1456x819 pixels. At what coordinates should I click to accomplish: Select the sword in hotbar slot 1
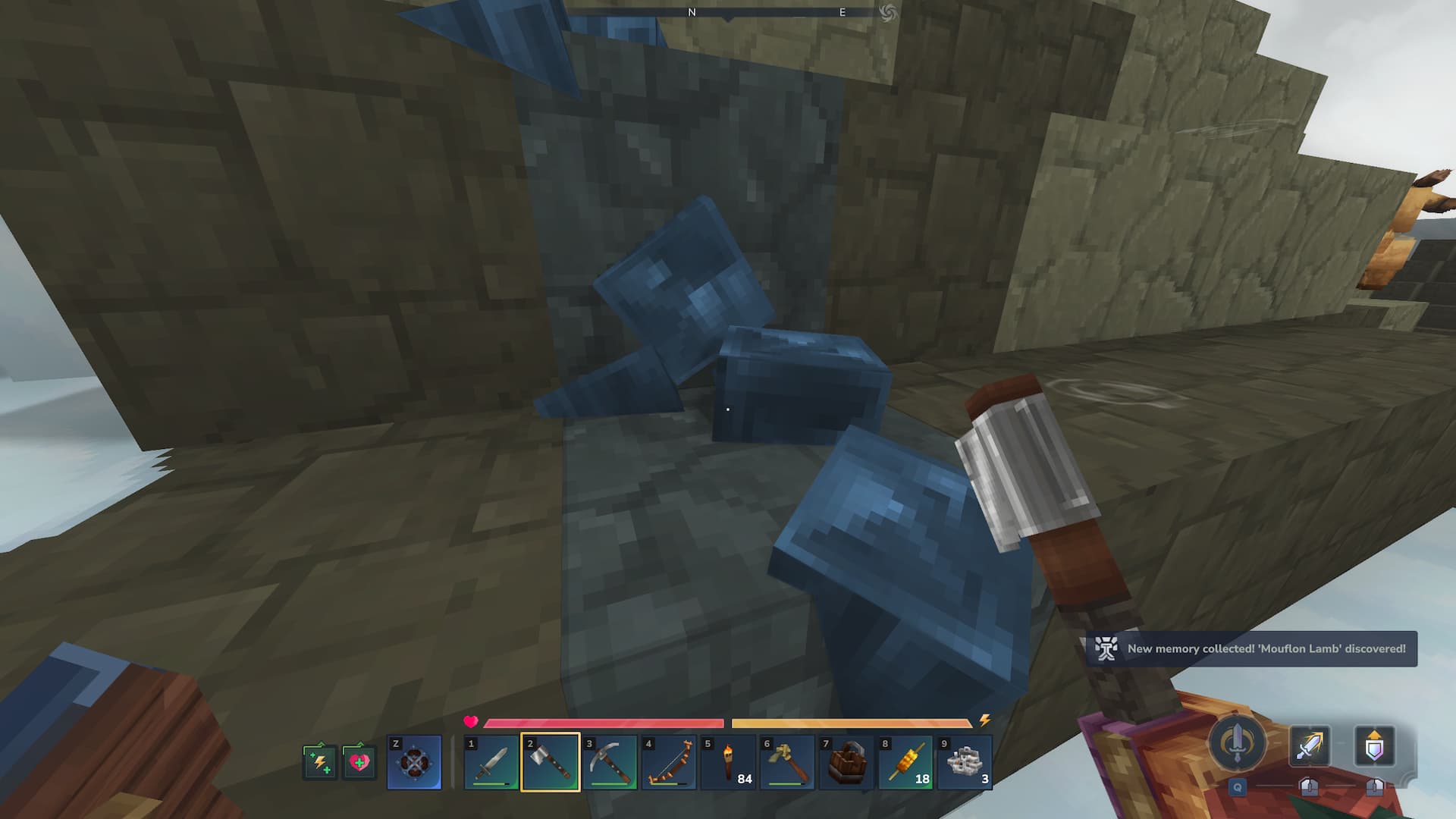[491, 762]
